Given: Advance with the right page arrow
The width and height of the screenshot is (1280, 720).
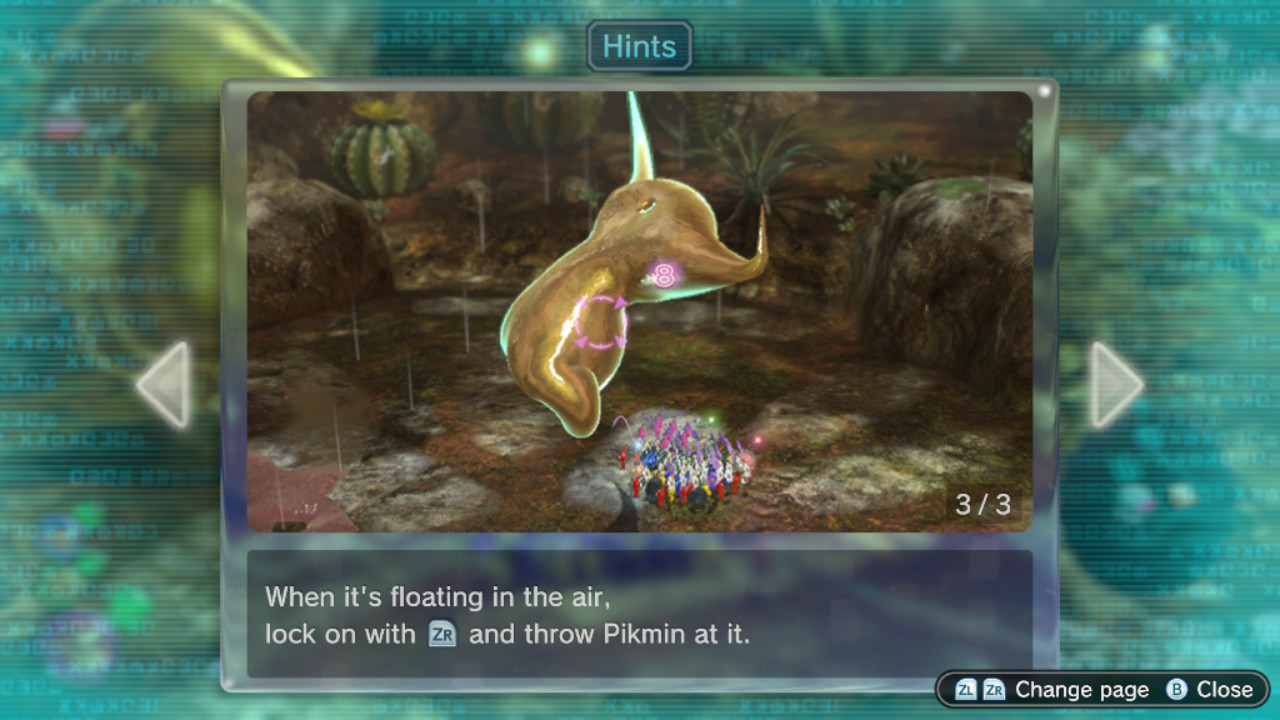Looking at the screenshot, I should click(x=1113, y=385).
